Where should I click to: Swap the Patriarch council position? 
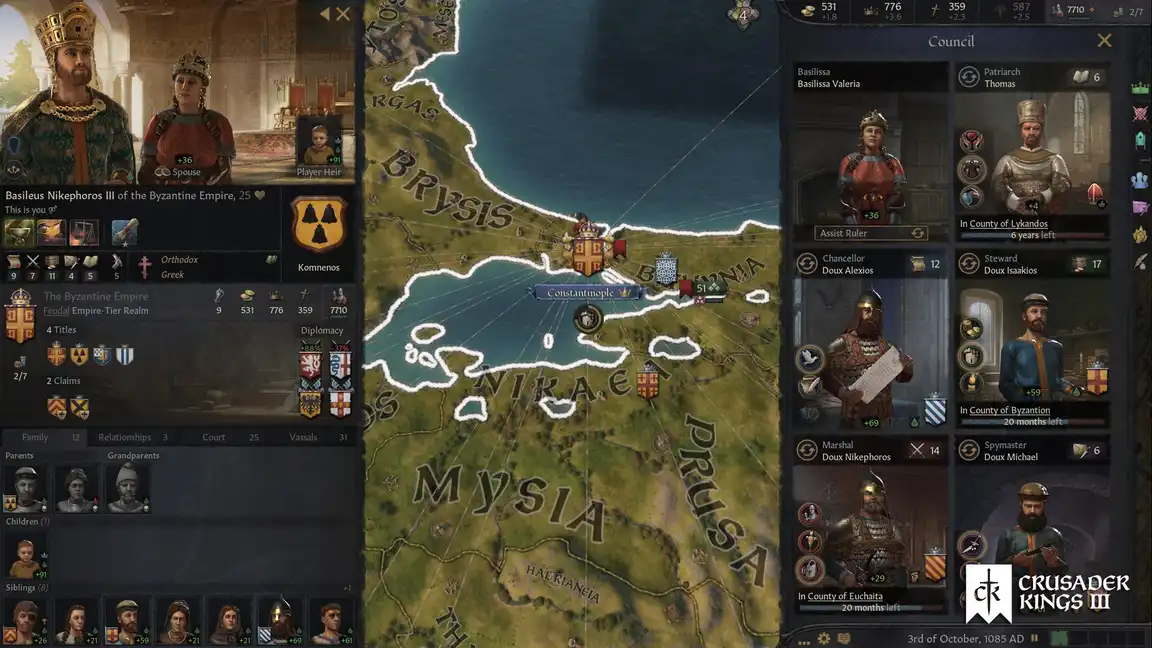pyautogui.click(x=968, y=77)
